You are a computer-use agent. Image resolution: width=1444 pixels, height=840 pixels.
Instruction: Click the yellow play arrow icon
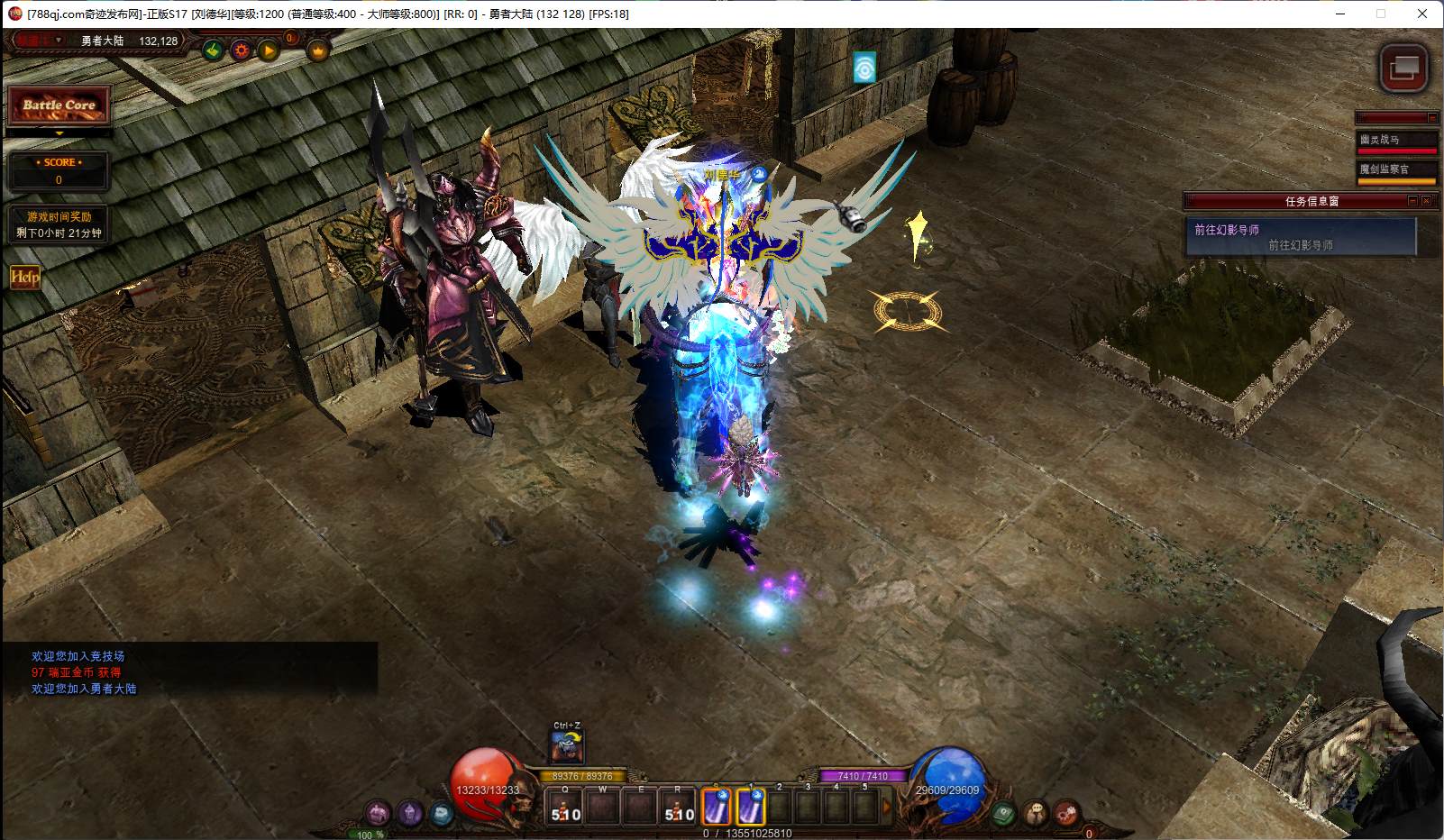(x=269, y=50)
